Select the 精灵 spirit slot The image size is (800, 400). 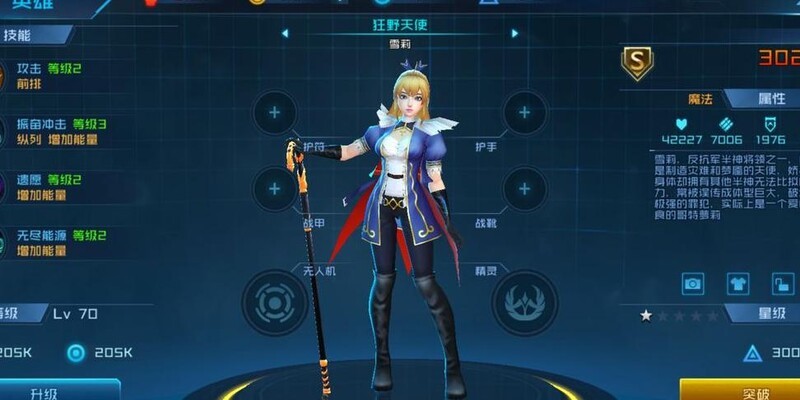(x=526, y=301)
